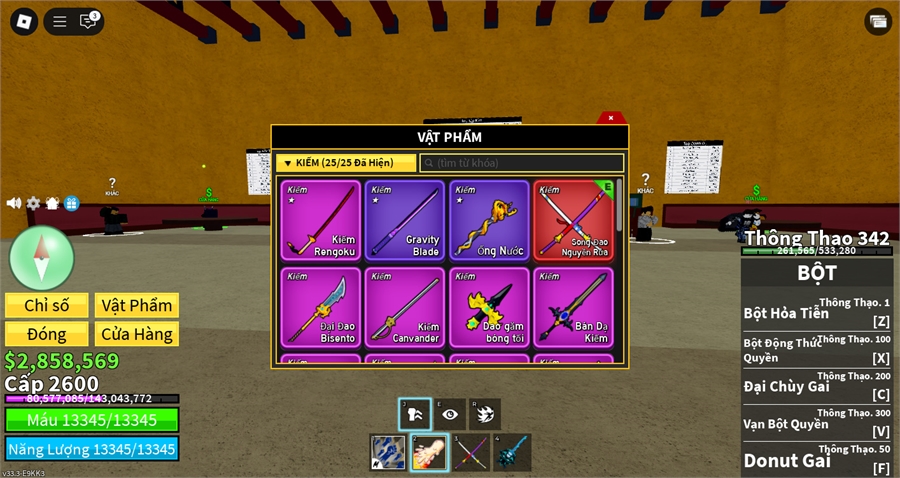
Task: Open the Kiếm category dropdown
Action: point(346,162)
